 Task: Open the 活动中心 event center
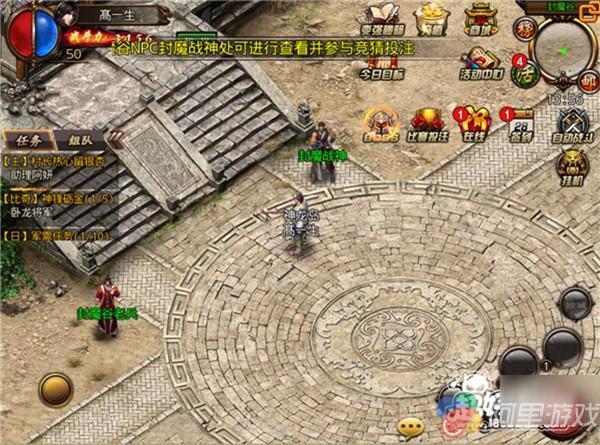tap(480, 66)
